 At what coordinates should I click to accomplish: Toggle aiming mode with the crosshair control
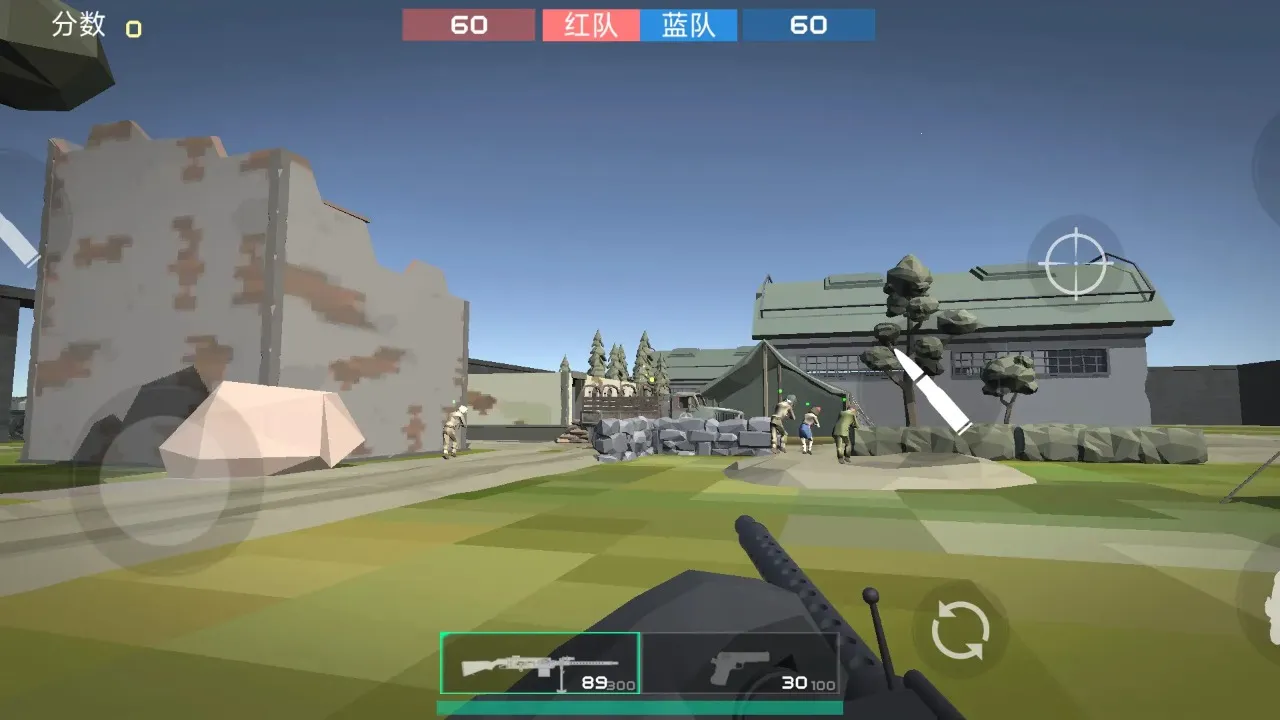[x=1074, y=263]
